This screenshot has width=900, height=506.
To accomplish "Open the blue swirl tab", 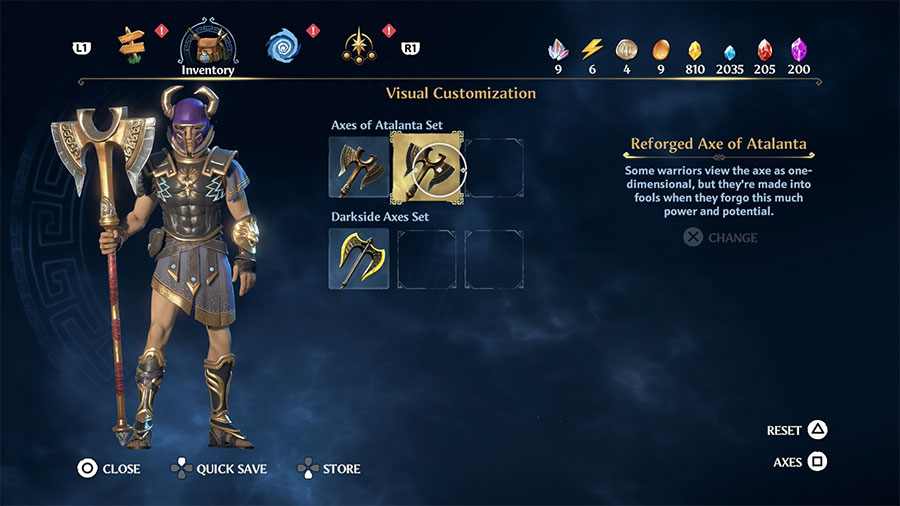I will (283, 45).
